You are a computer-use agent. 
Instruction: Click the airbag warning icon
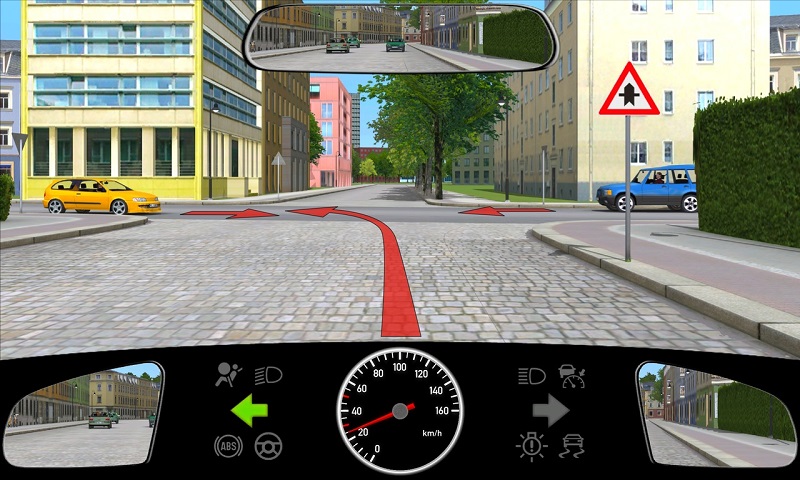[230, 375]
